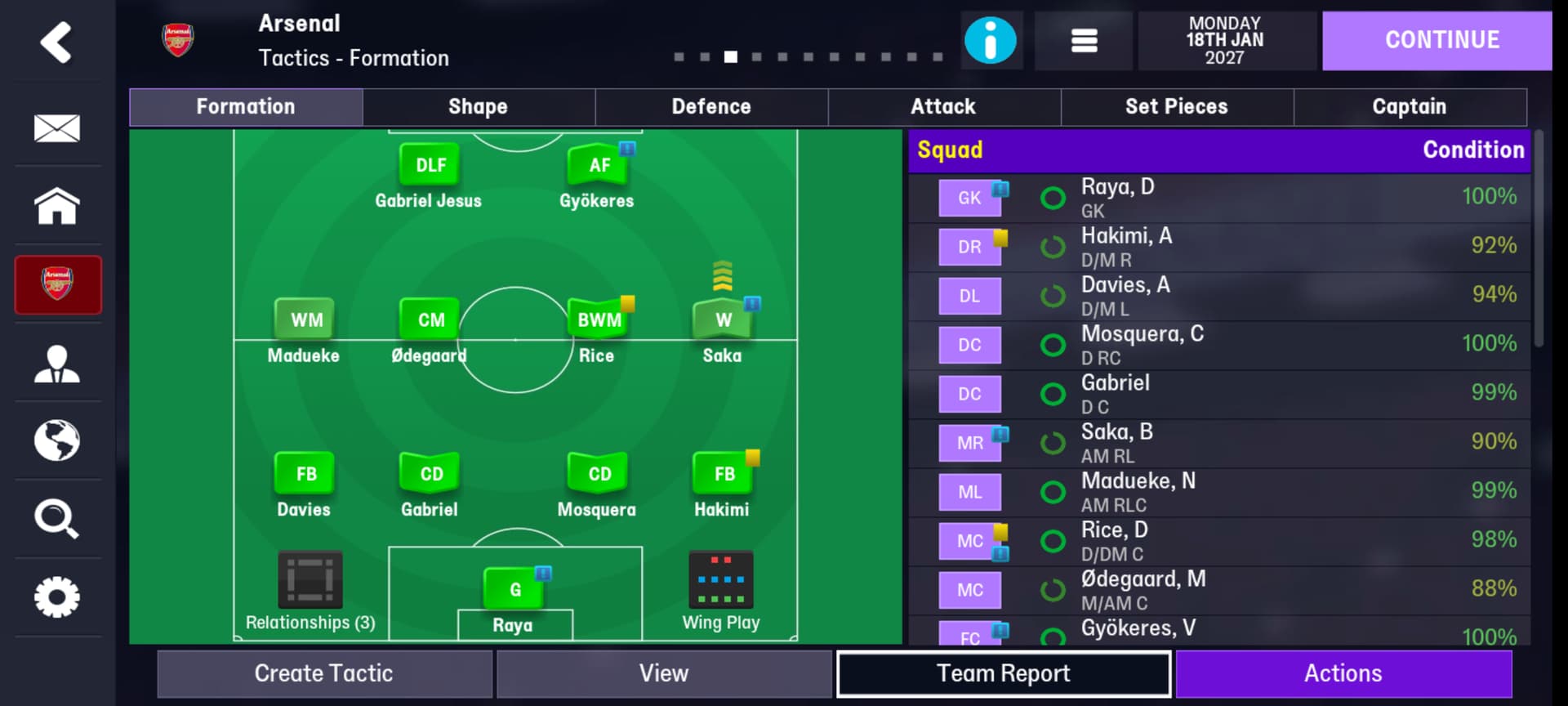1568x706 pixels.
Task: Show the Set Pieces tab
Action: pos(1176,107)
